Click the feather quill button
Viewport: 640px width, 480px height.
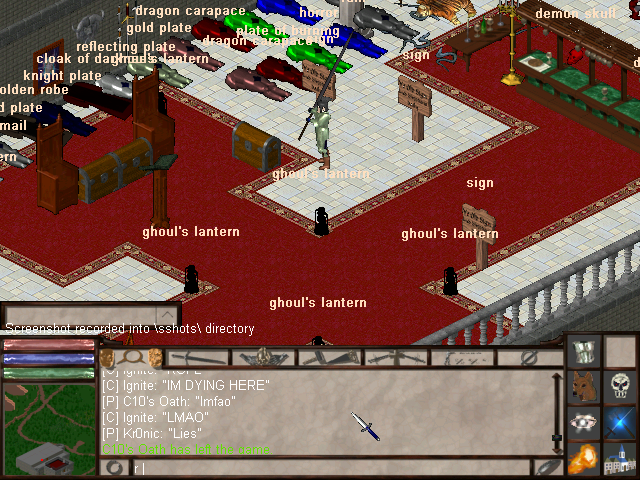(x=547, y=467)
